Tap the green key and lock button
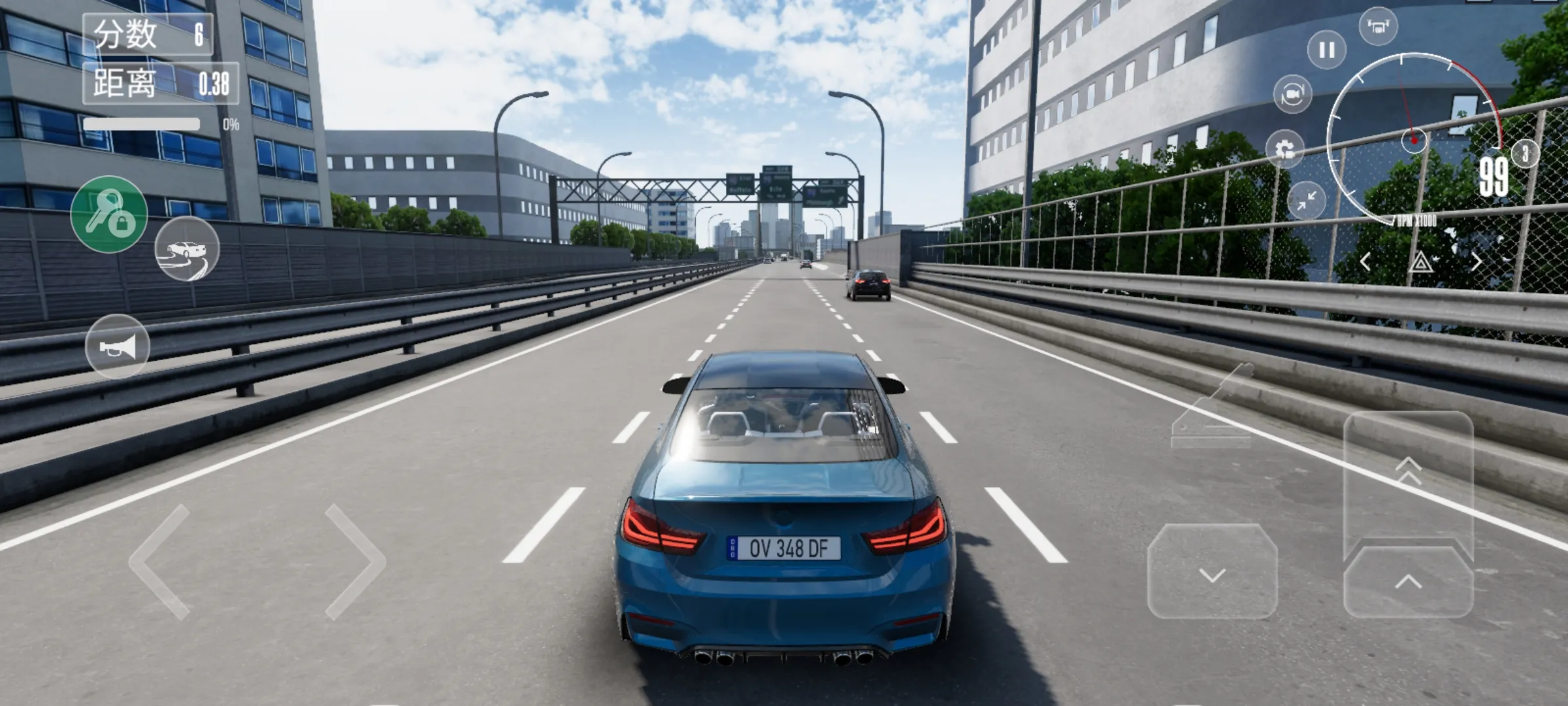The image size is (1568, 706). [109, 214]
